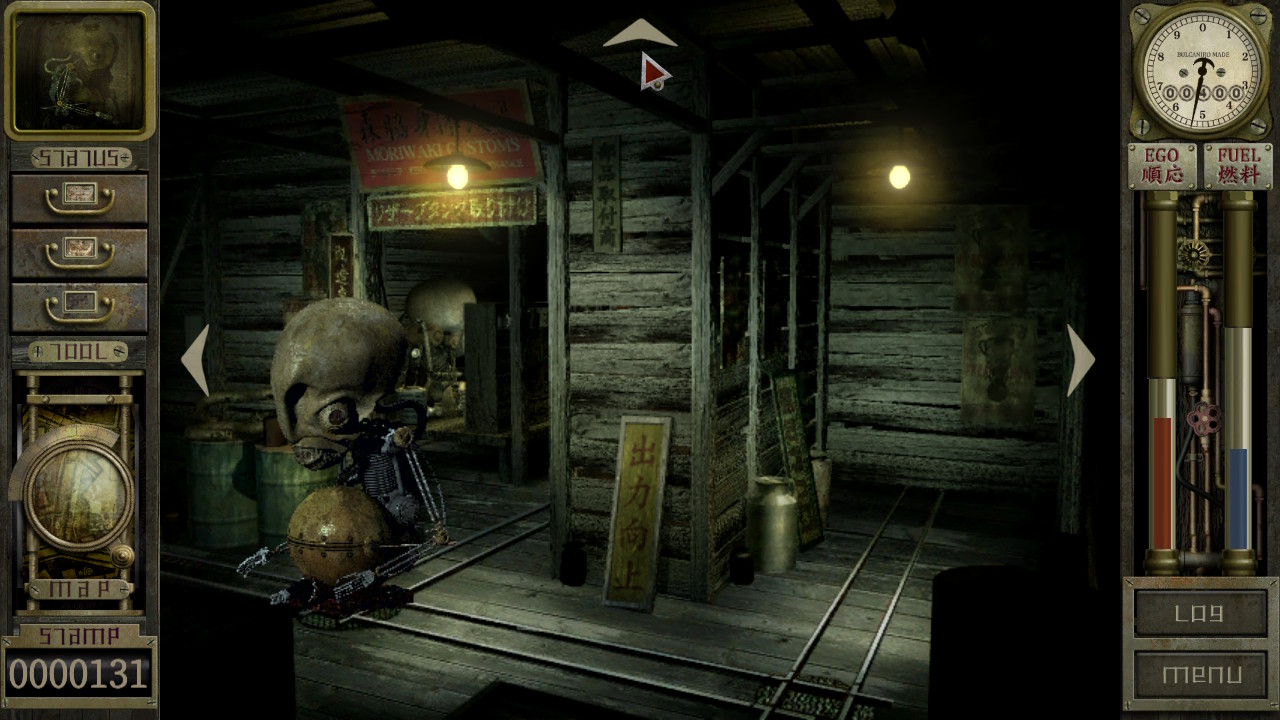
Task: Check the red EGO level gauge
Action: point(1160,480)
